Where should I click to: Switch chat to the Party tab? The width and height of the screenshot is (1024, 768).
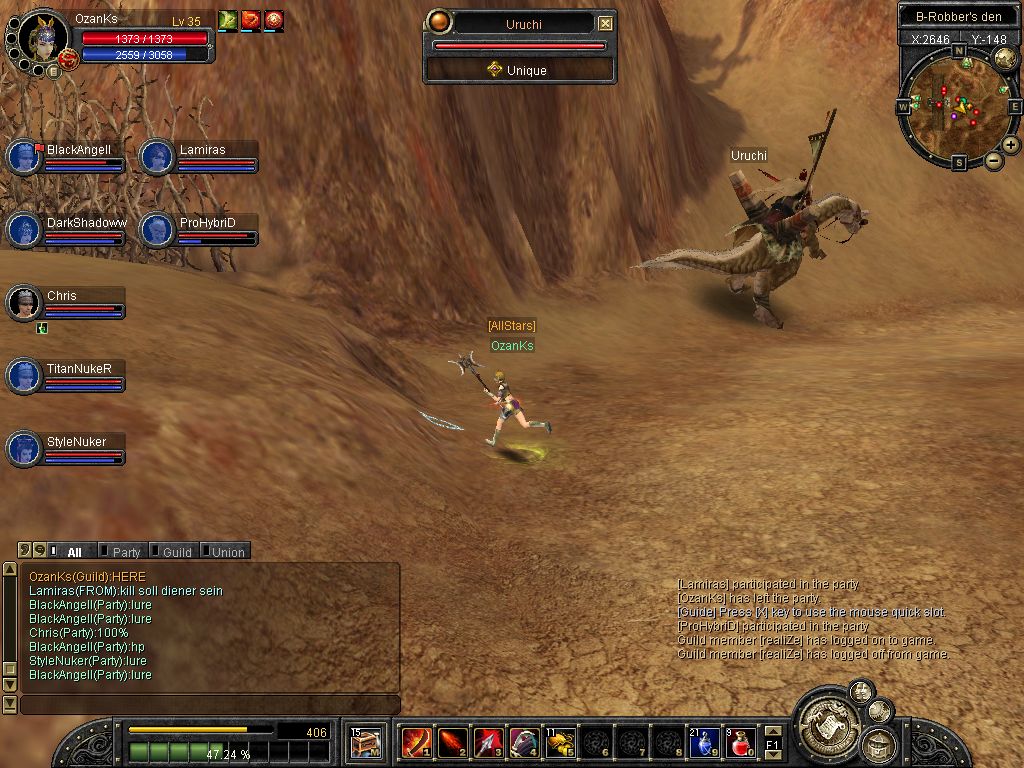coord(124,551)
